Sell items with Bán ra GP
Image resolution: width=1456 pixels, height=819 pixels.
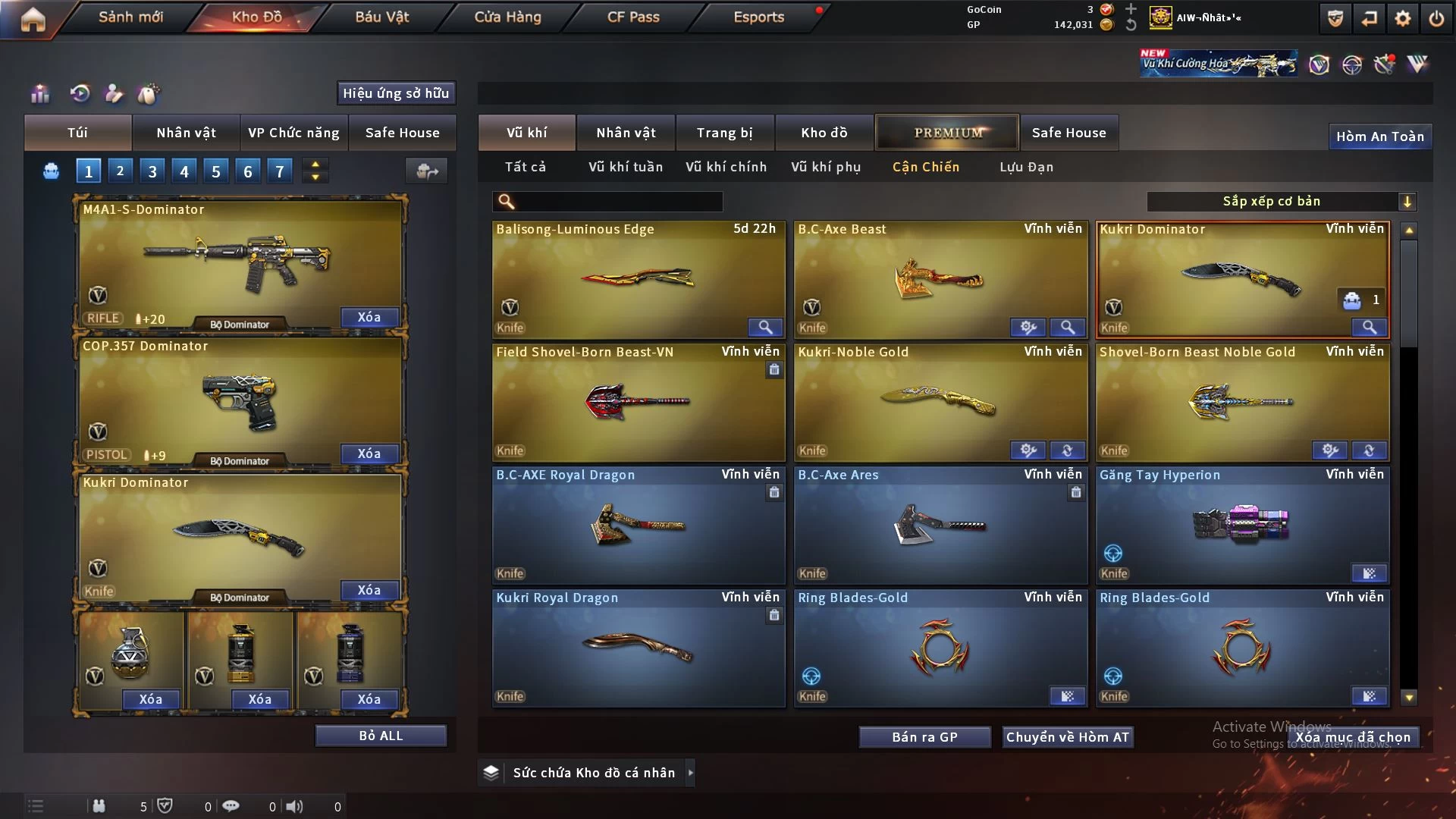[x=924, y=737]
